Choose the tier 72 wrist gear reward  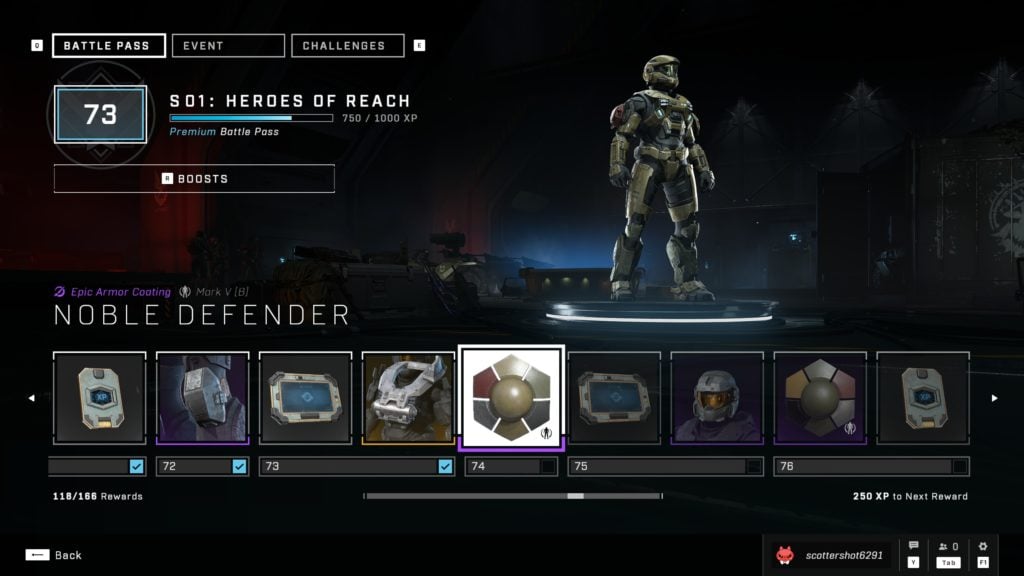[x=202, y=397]
